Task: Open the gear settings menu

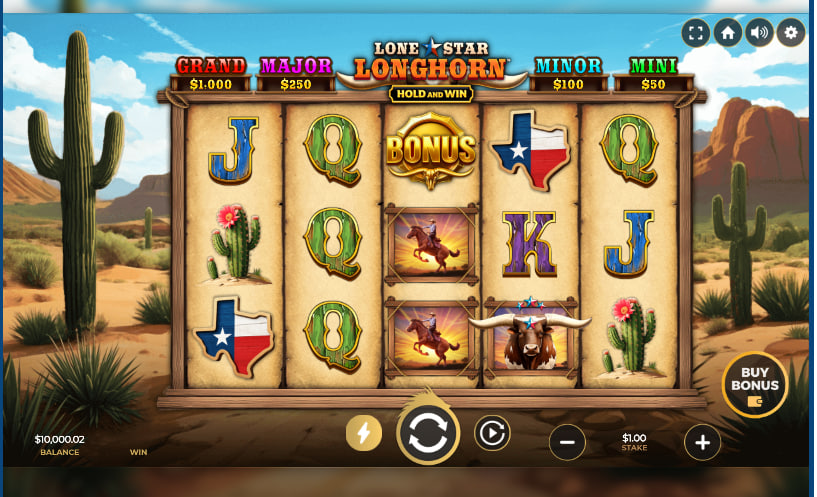Action: click(x=791, y=33)
